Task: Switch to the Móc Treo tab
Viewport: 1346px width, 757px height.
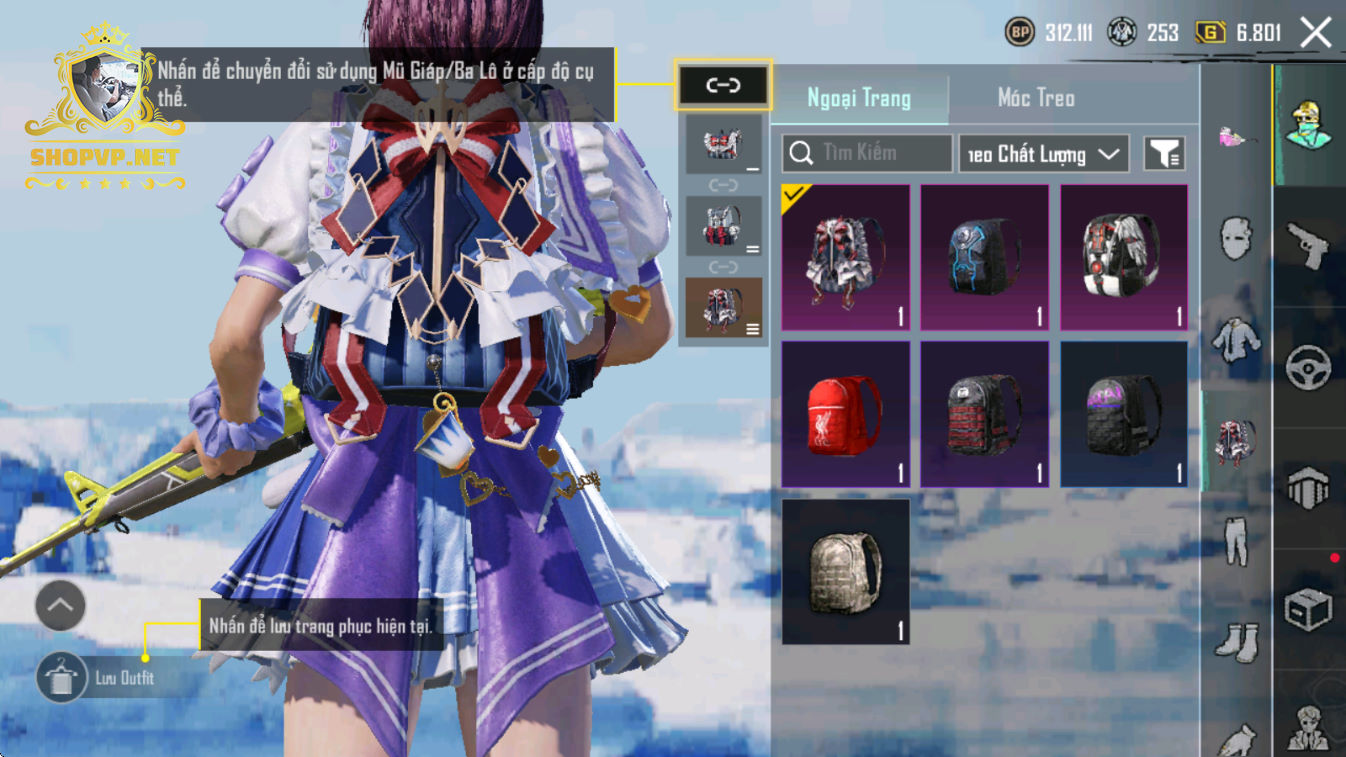Action: tap(1036, 98)
